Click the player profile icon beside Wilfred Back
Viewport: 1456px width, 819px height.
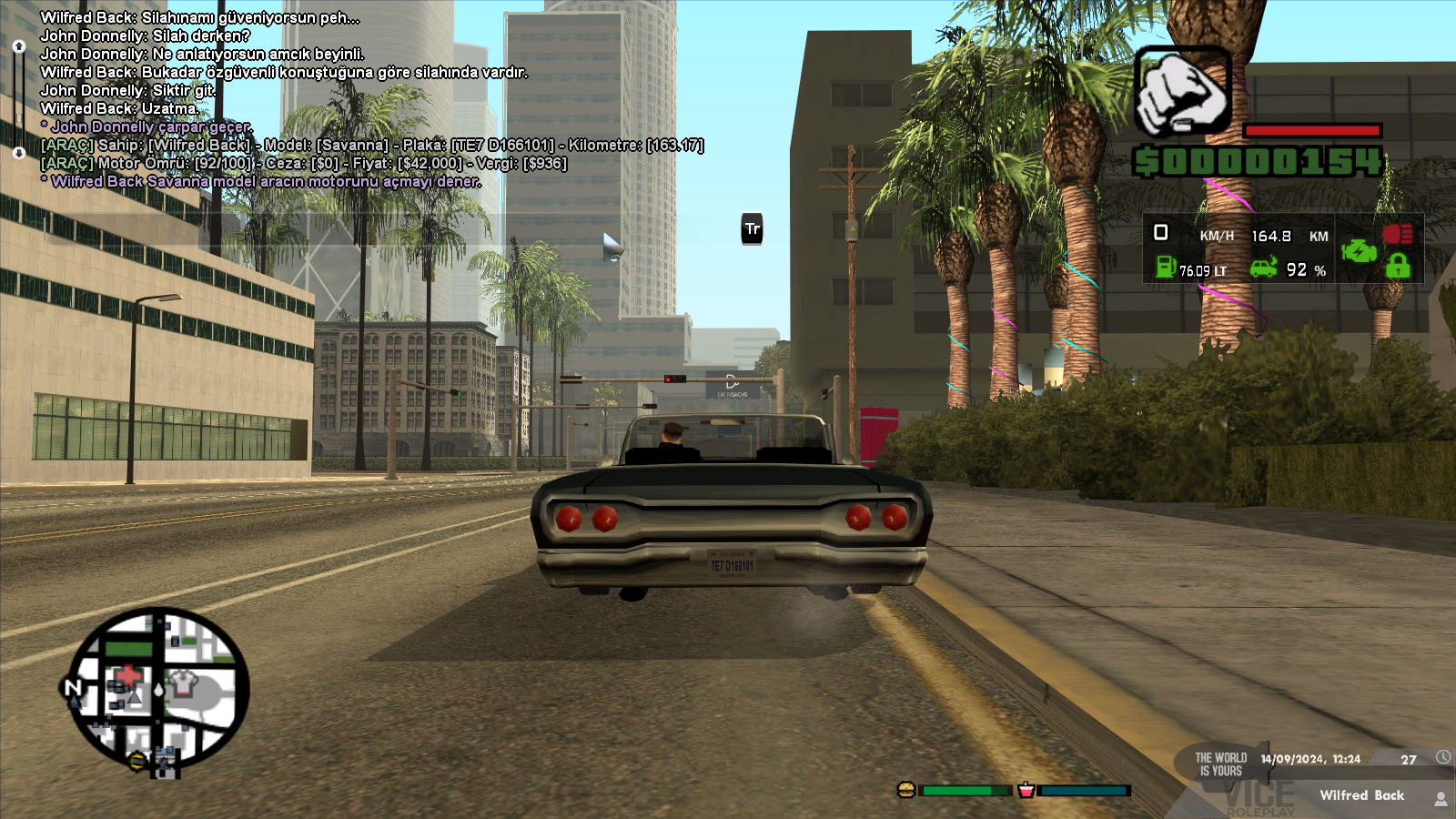tap(1441, 799)
